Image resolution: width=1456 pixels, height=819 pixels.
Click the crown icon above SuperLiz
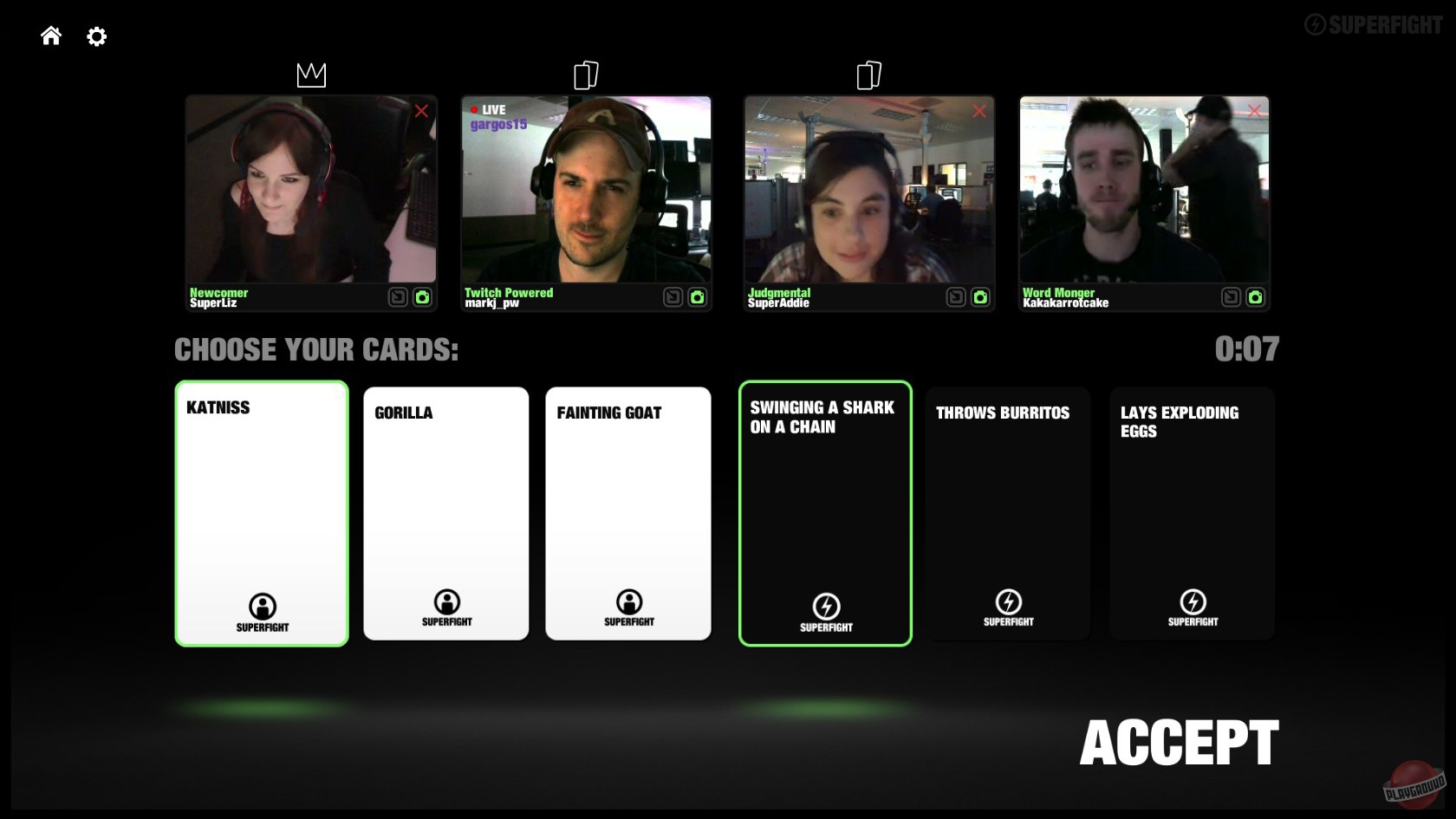pyautogui.click(x=311, y=75)
